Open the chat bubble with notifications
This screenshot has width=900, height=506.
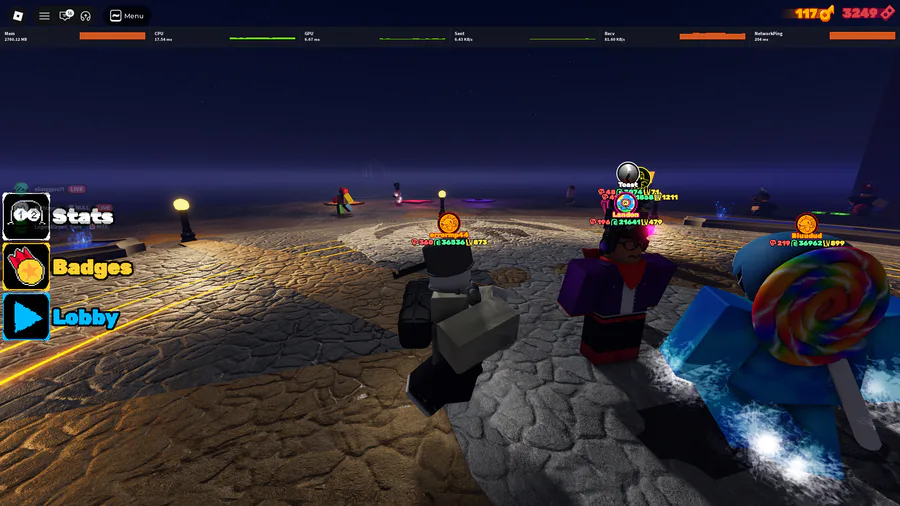tap(66, 16)
